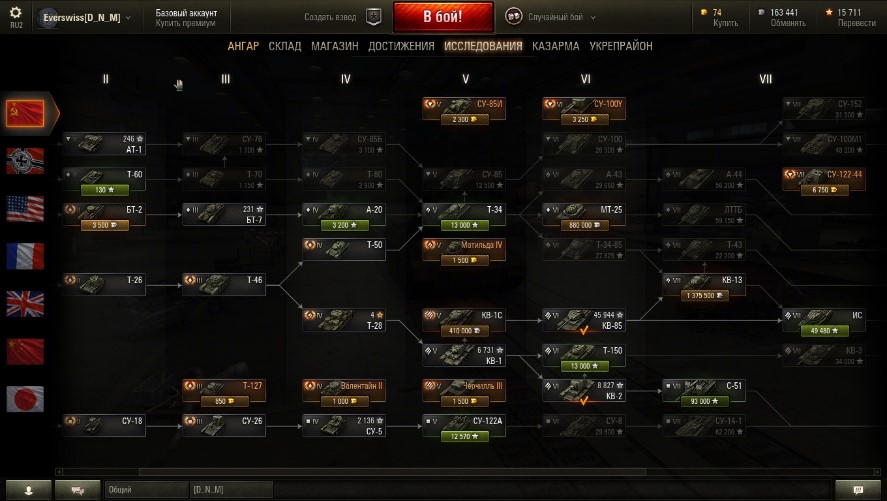Show the British tech tree flag
Viewport: 887px width, 501px height.
pos(25,304)
